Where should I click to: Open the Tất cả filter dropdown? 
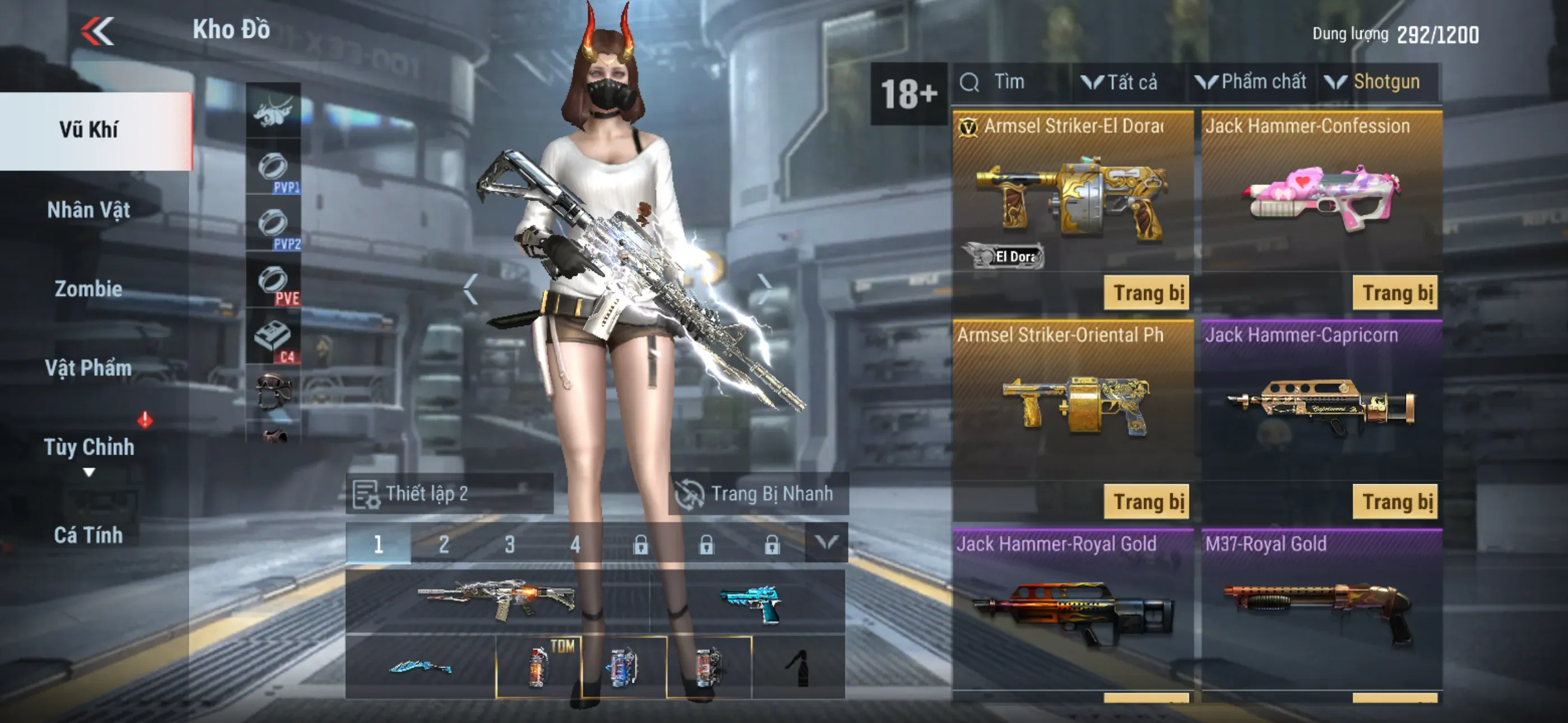pyautogui.click(x=1120, y=82)
